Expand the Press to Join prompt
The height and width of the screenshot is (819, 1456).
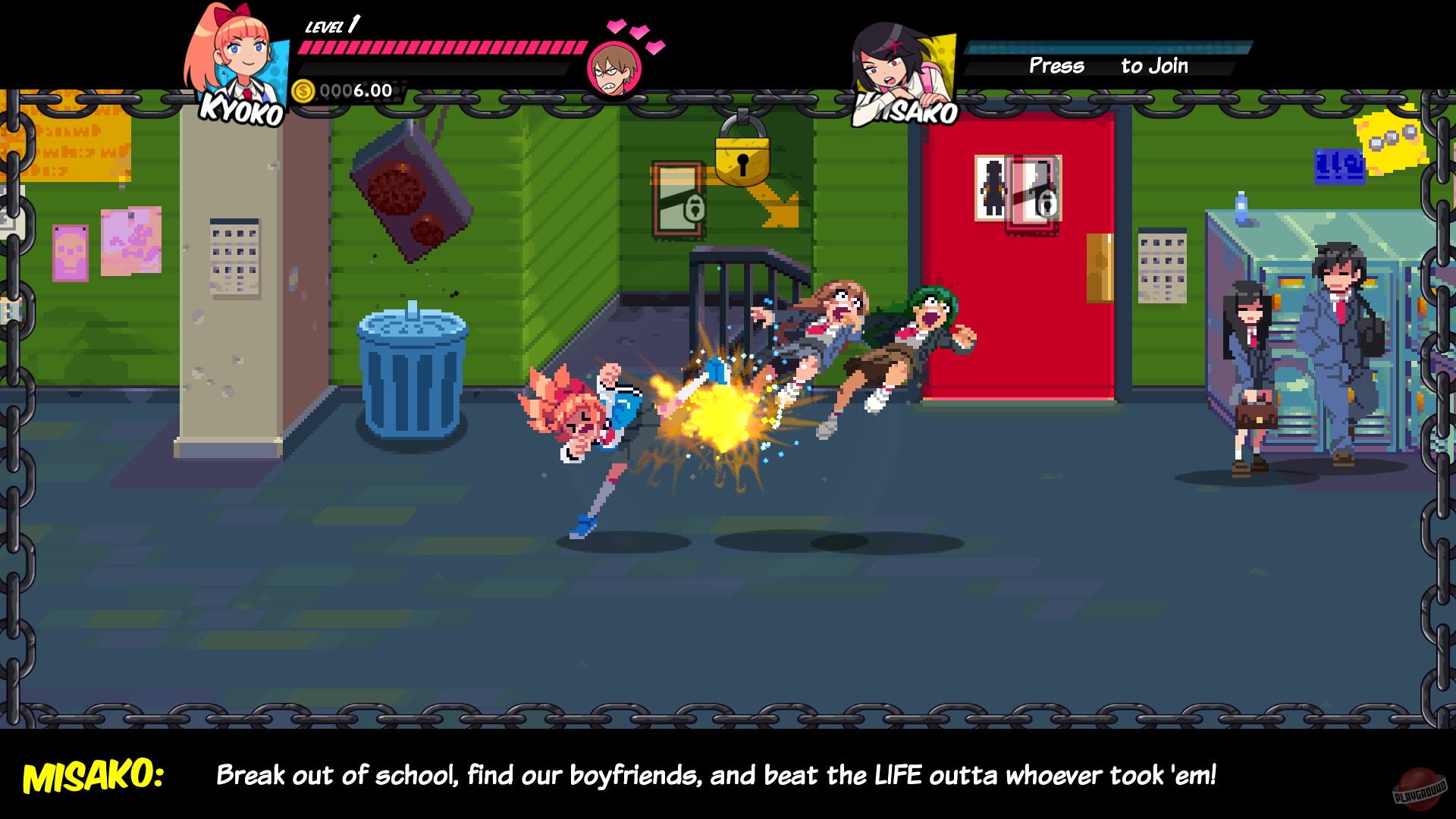(1107, 66)
